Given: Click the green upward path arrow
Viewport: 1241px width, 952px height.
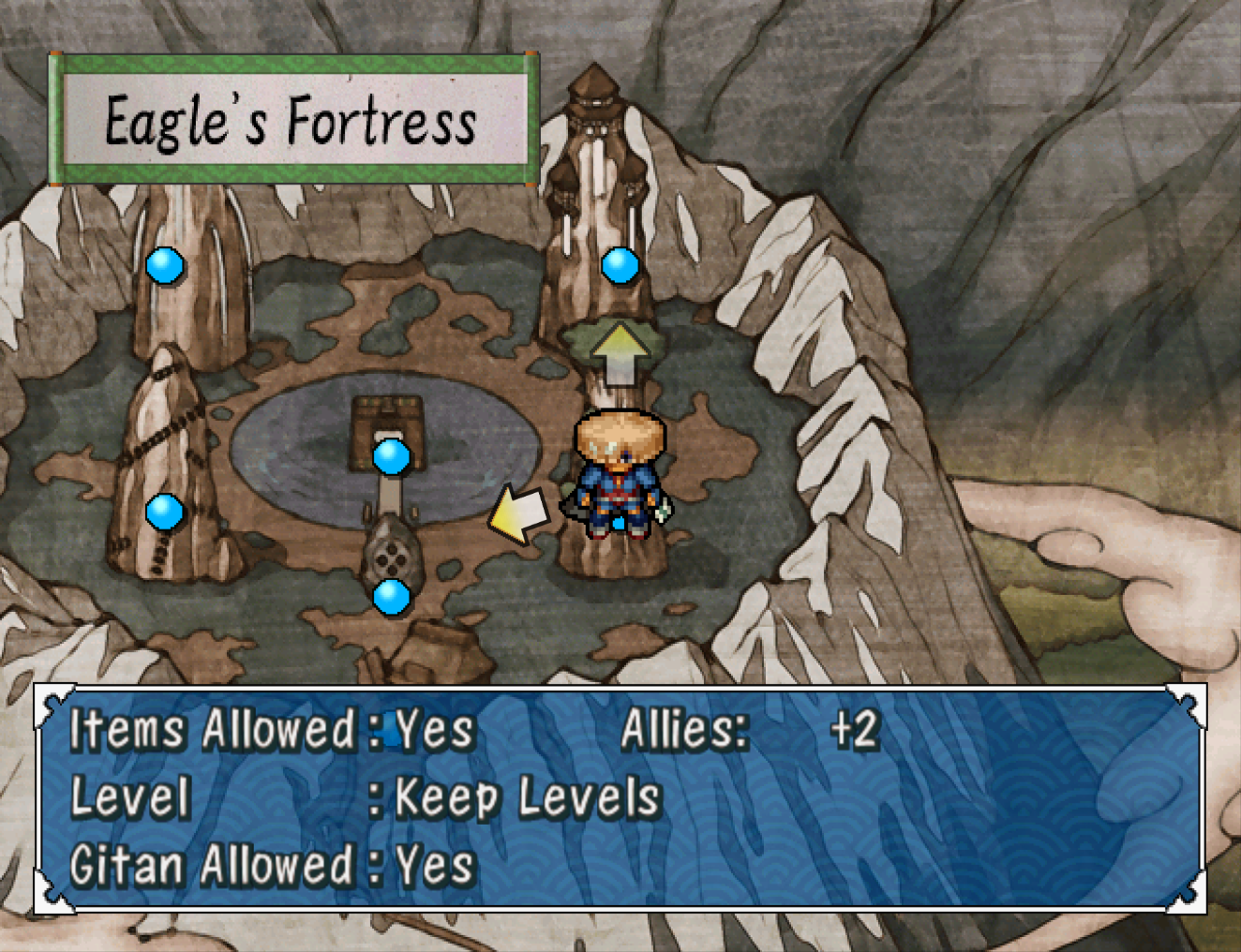Looking at the screenshot, I should coord(619,354).
